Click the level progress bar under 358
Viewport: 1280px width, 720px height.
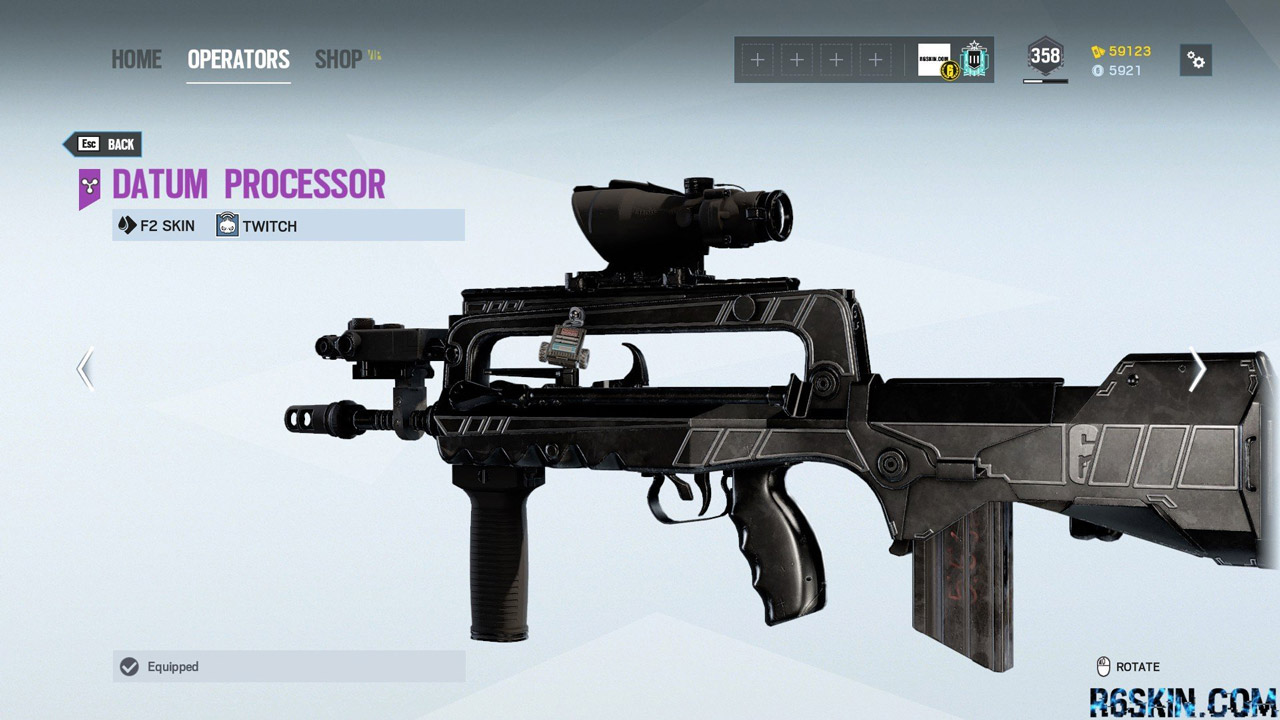1044,79
